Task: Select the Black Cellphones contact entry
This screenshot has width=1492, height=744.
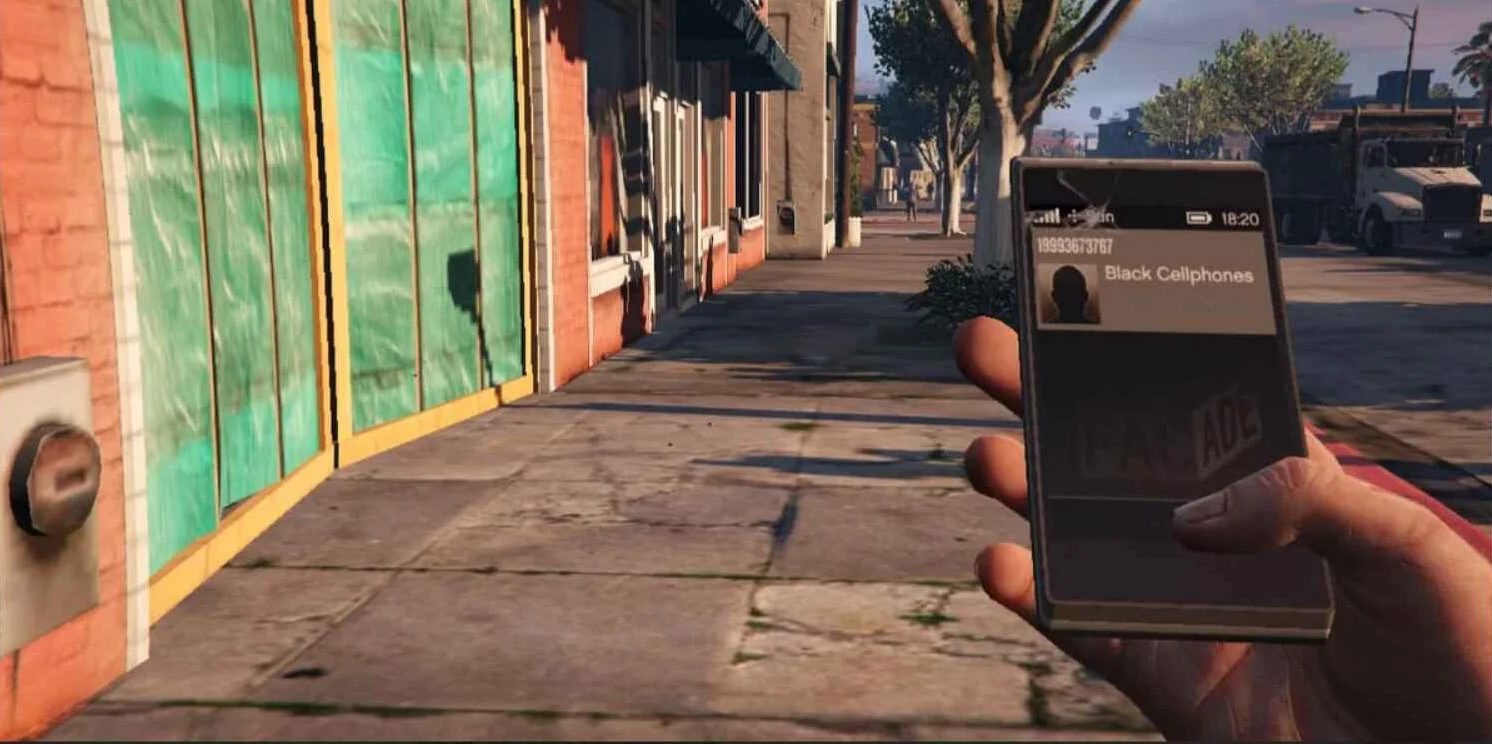Action: pyautogui.click(x=1180, y=273)
